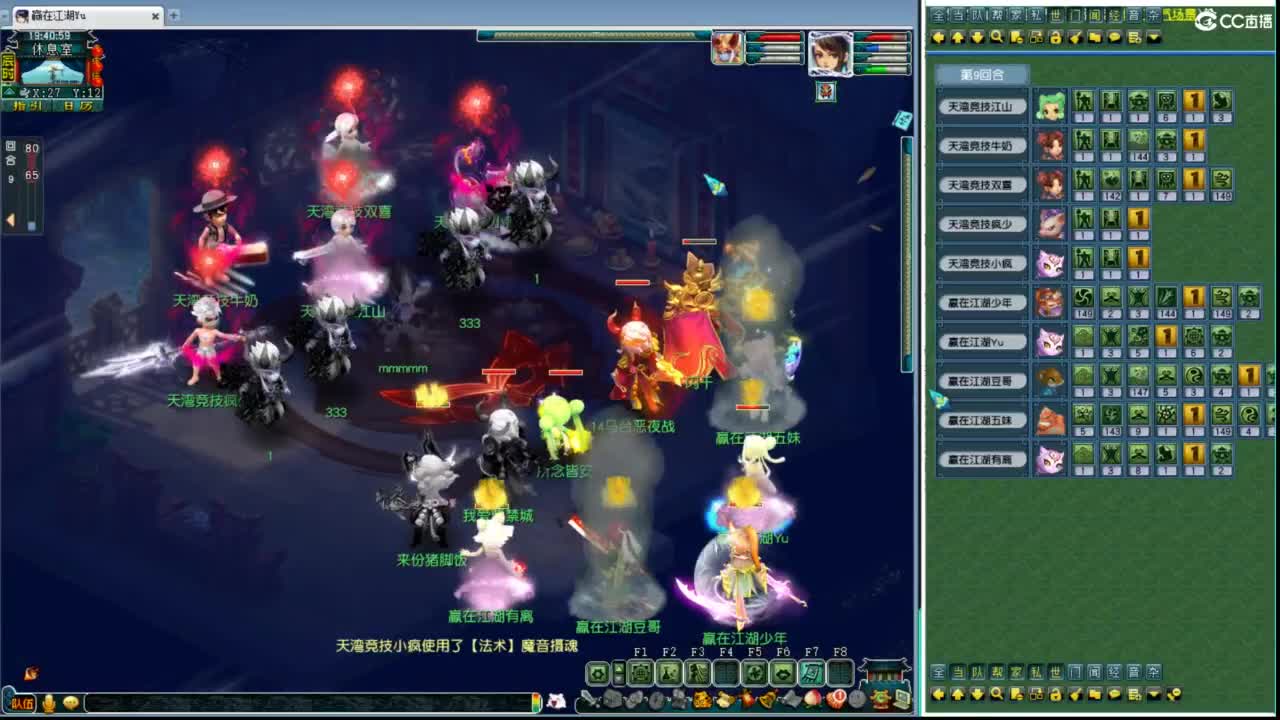This screenshot has height=720, width=1280.
Task: Click the peach item icon in the item hotbar
Action: pyautogui.click(x=812, y=699)
